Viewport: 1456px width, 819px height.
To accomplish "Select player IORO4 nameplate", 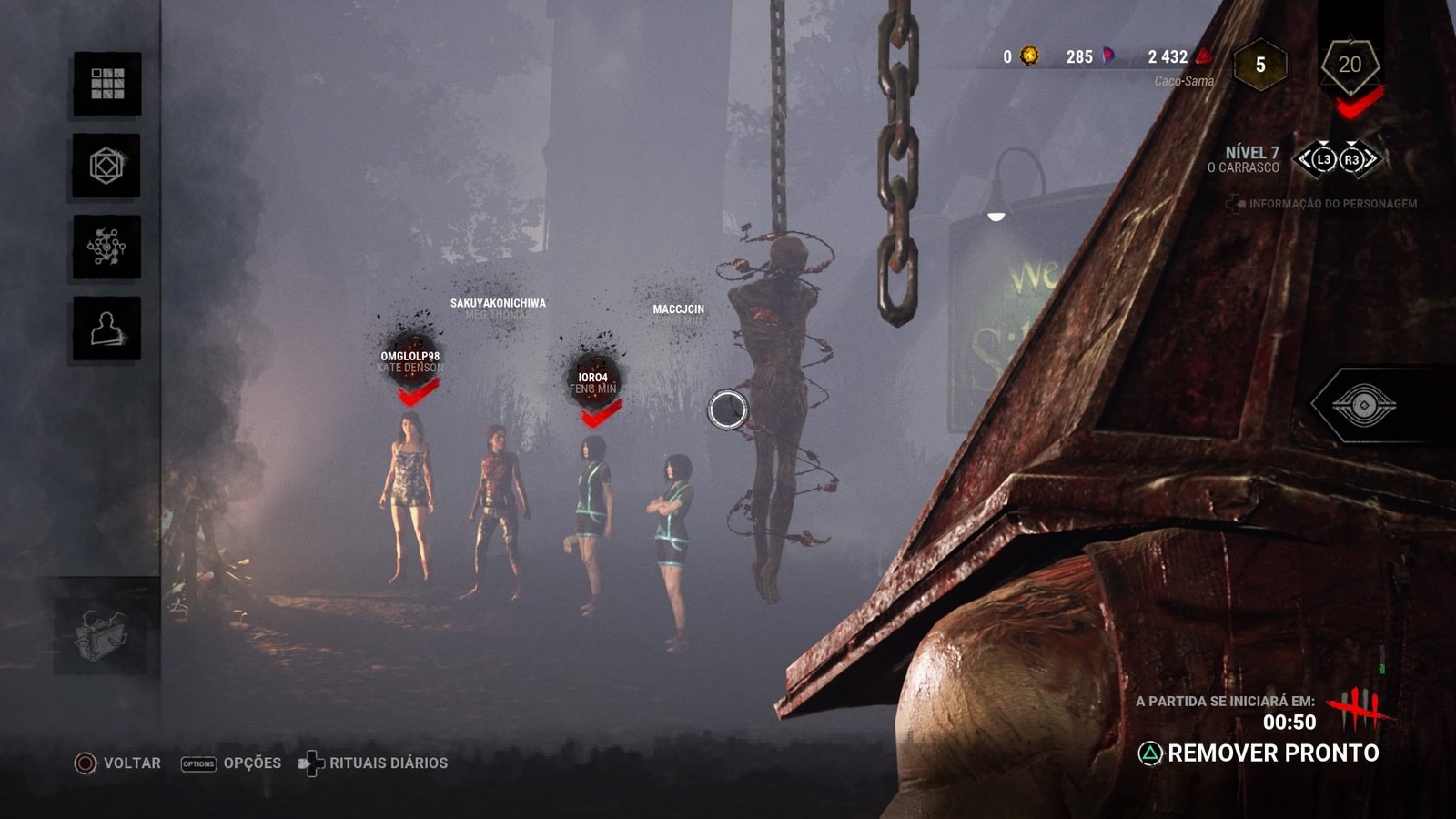I will [x=592, y=378].
